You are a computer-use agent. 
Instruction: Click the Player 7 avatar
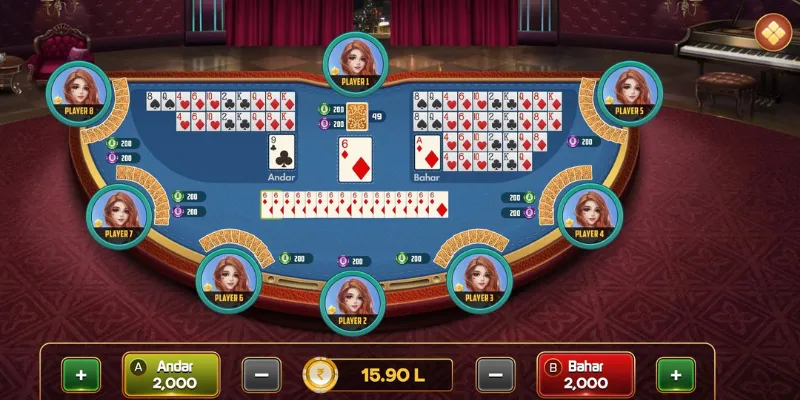118,214
